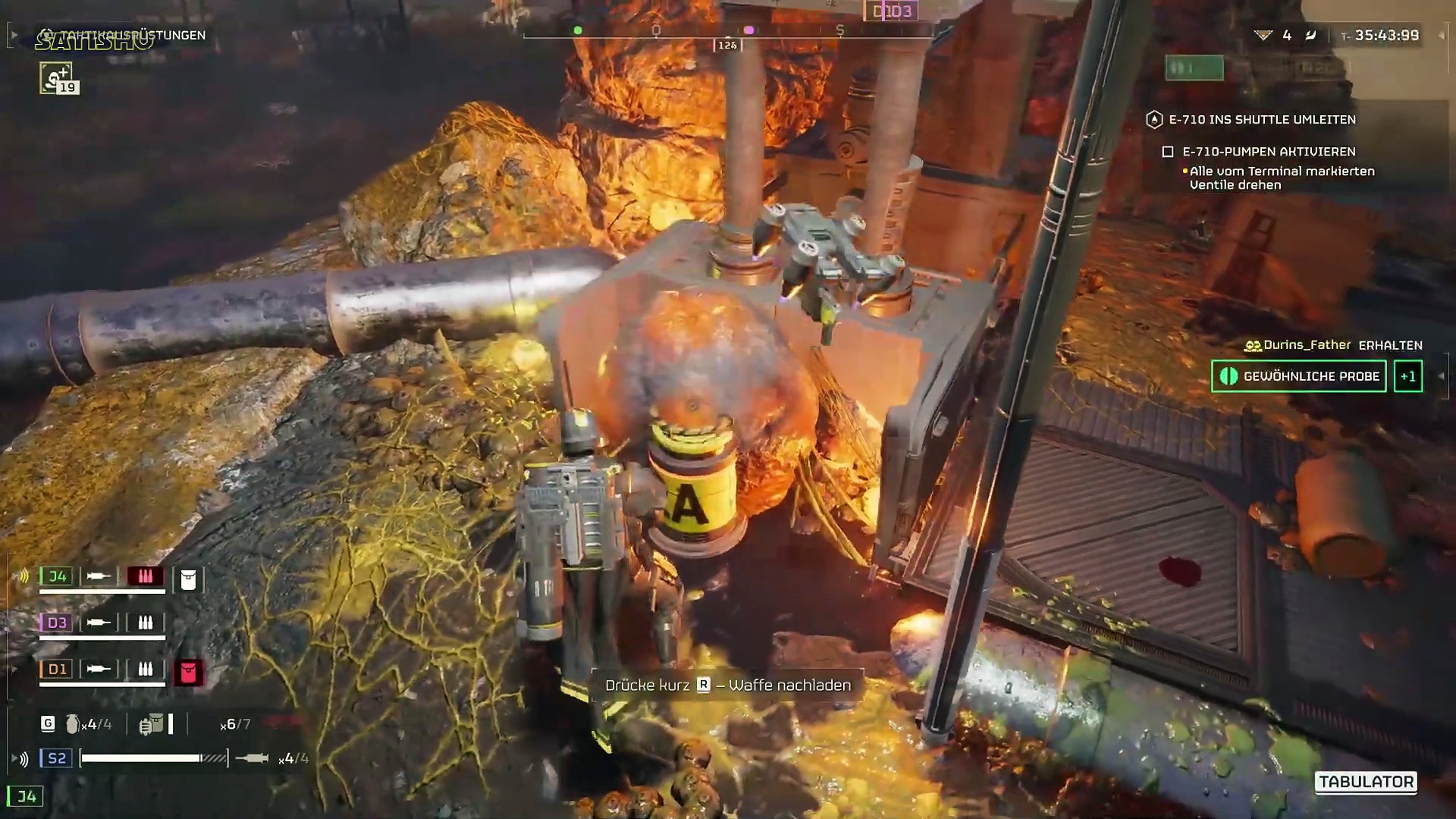Select squad member D1 tag
The height and width of the screenshot is (819, 1456).
click(57, 669)
